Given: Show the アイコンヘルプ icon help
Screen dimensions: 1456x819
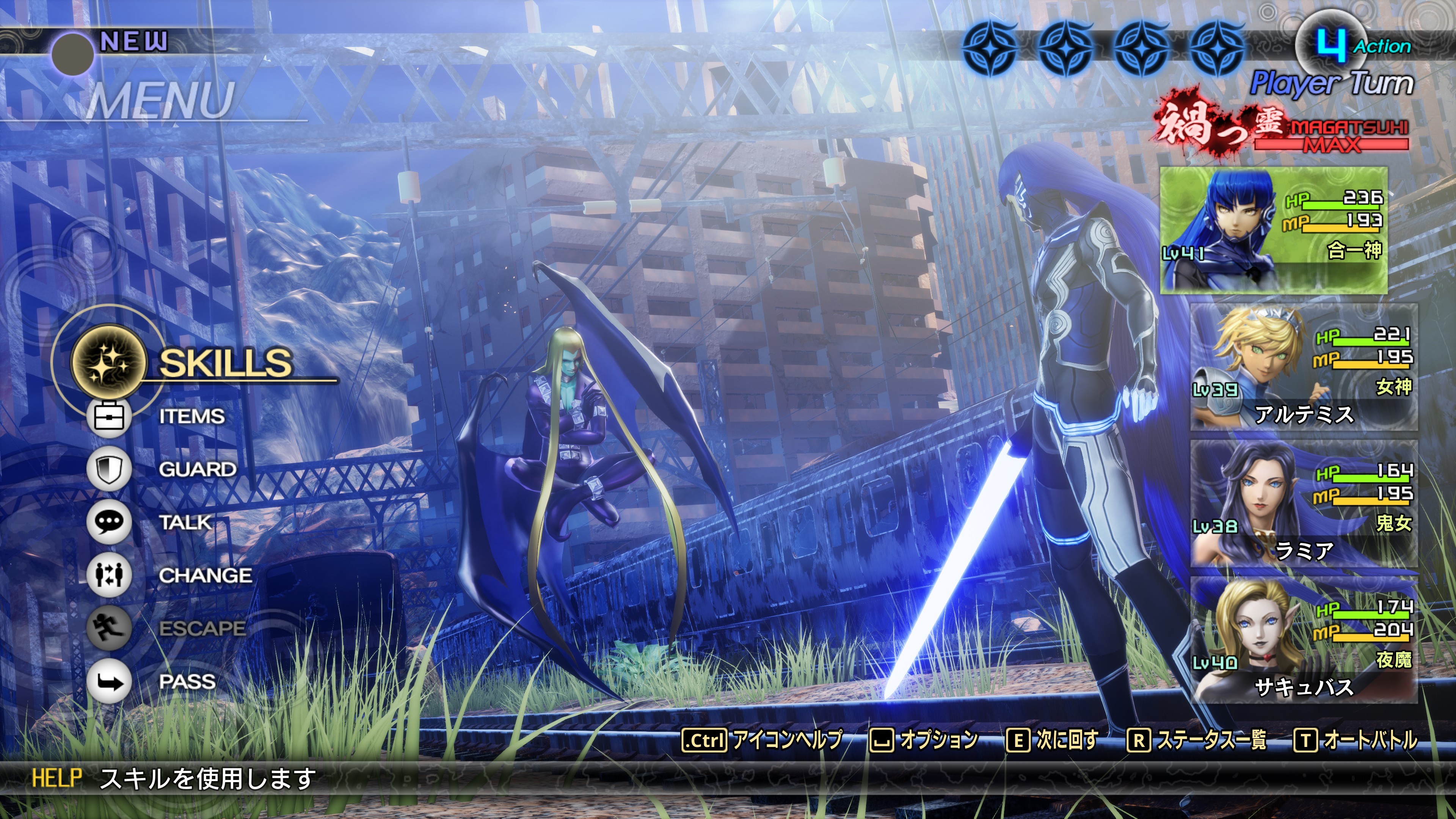Looking at the screenshot, I should click(763, 740).
